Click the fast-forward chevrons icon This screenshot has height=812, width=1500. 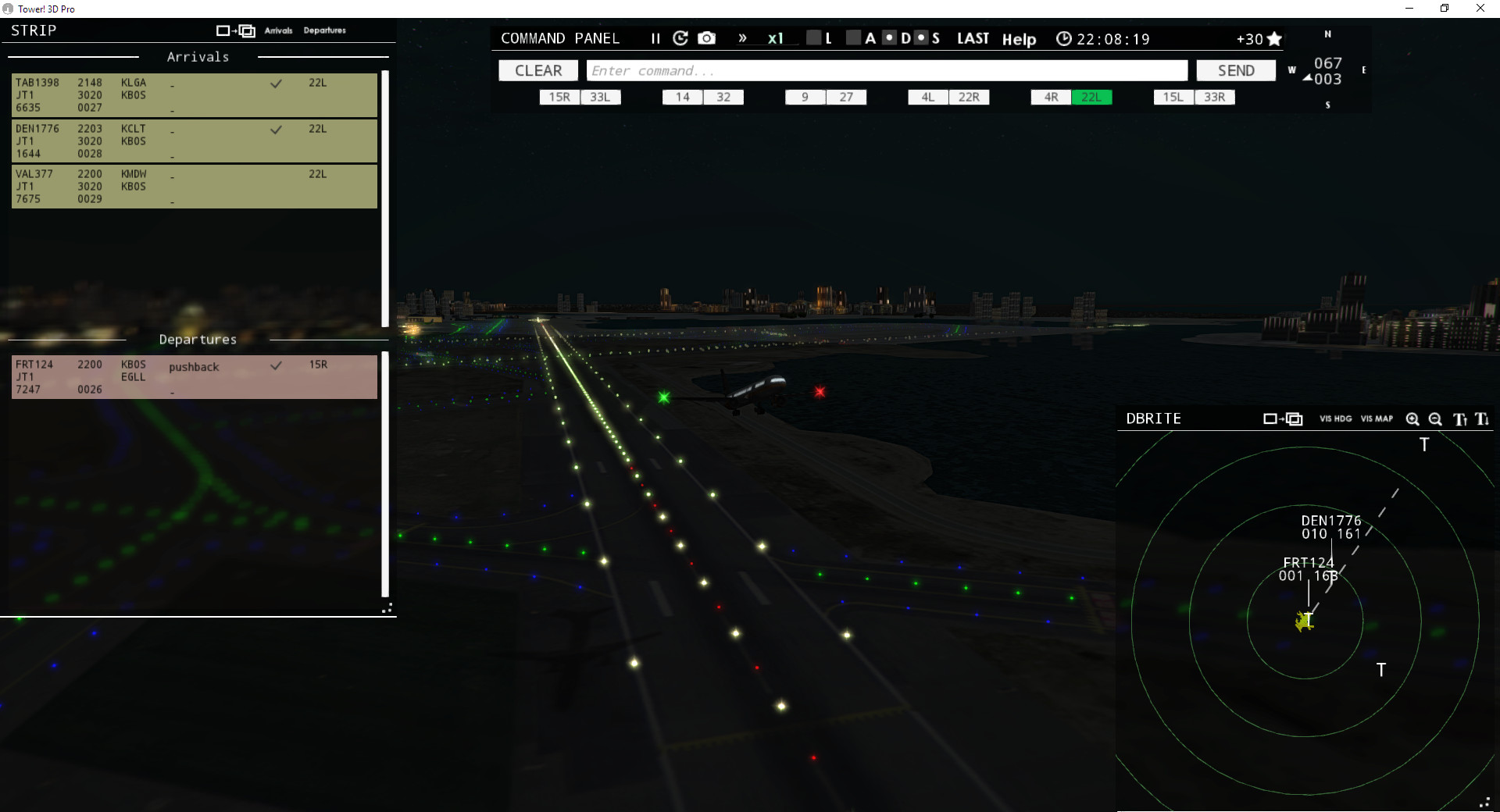point(741,37)
